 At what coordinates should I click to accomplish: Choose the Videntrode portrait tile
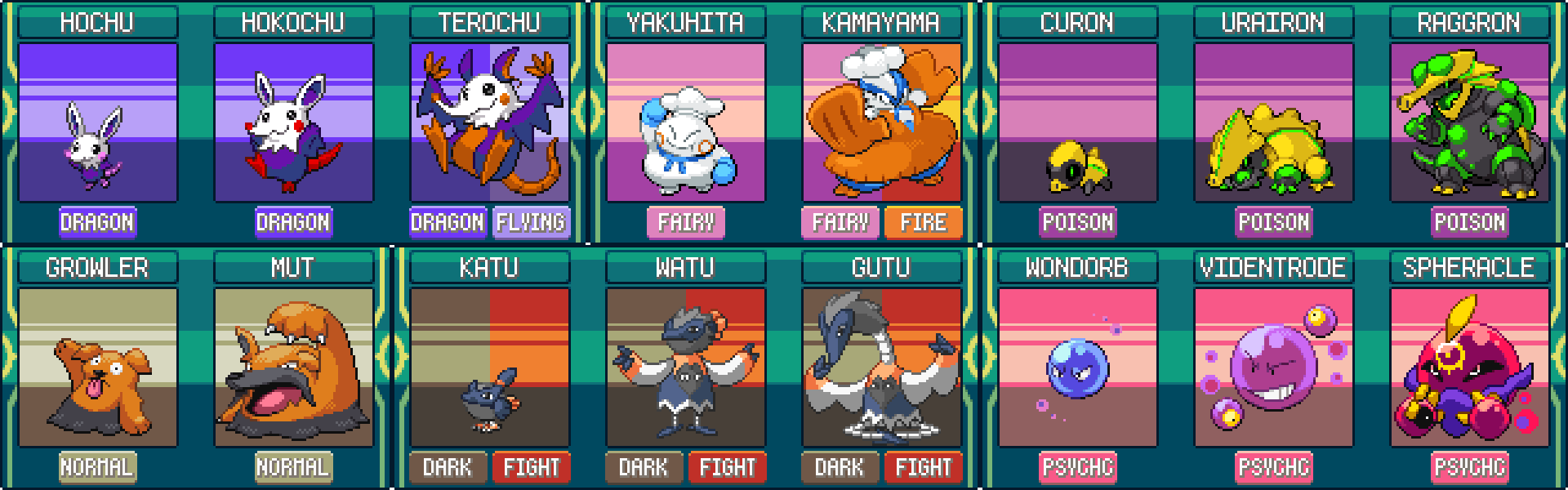tap(1273, 367)
